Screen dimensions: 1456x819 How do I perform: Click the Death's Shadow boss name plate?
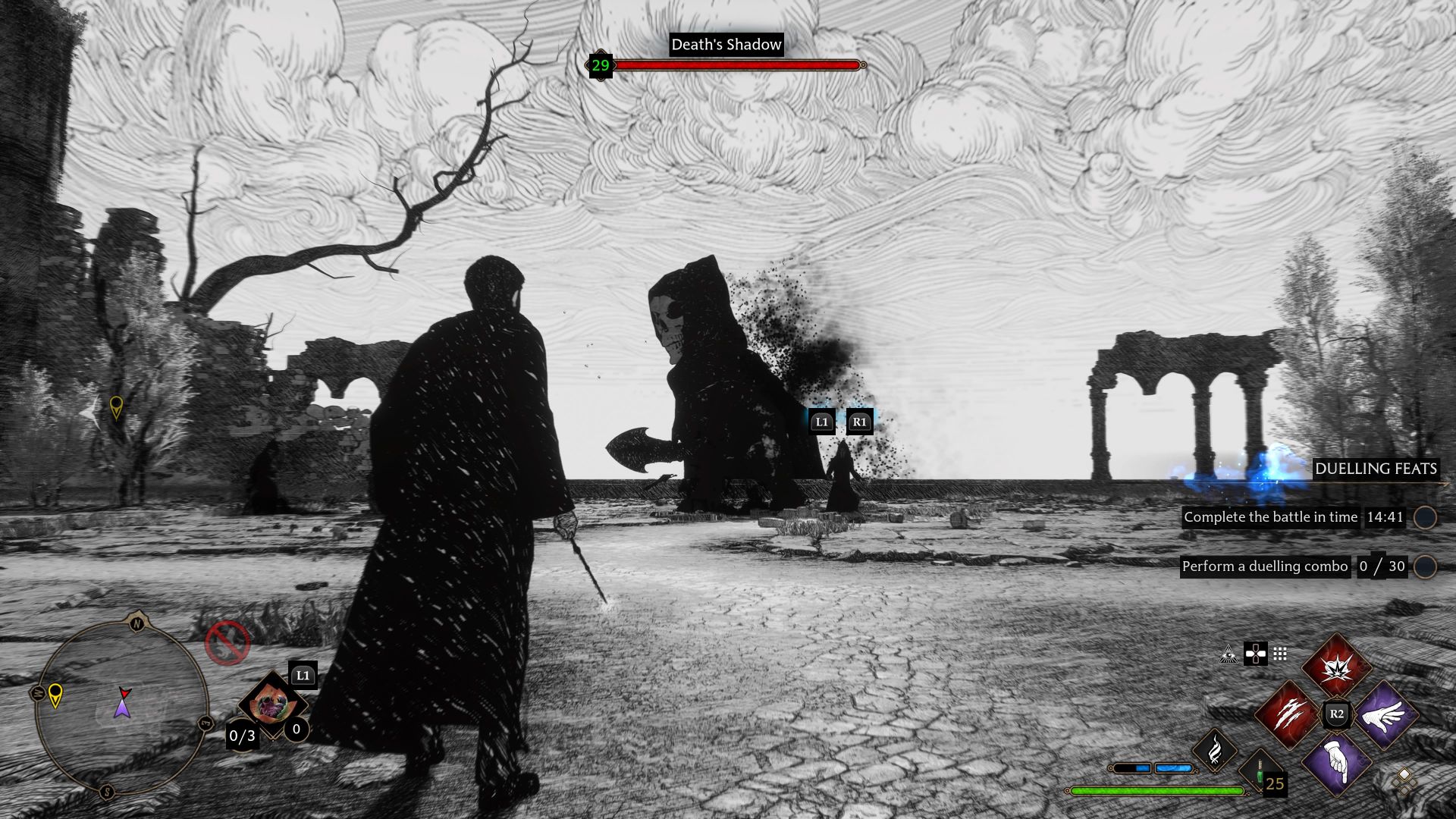click(x=726, y=45)
